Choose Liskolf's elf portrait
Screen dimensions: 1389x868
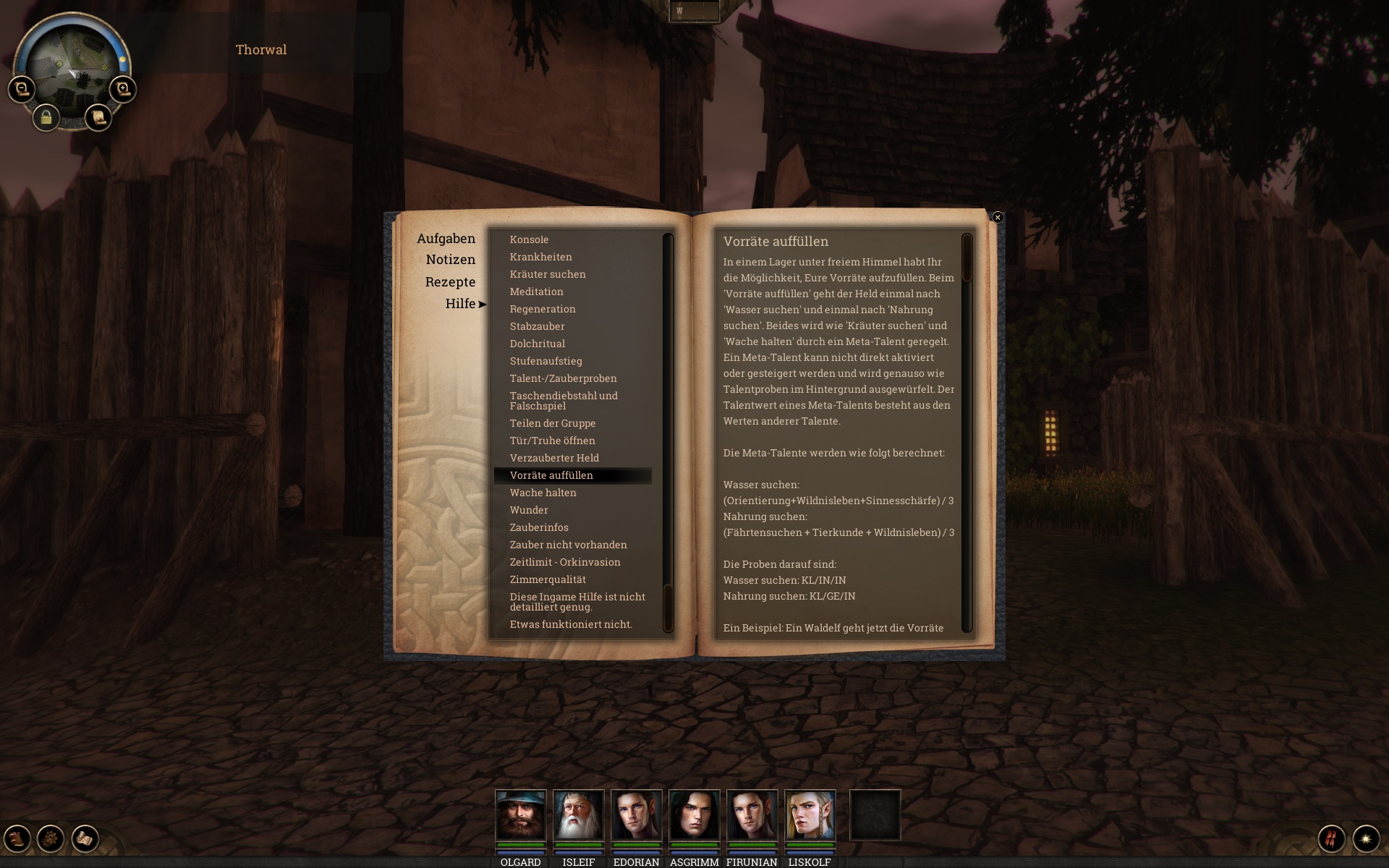(810, 815)
